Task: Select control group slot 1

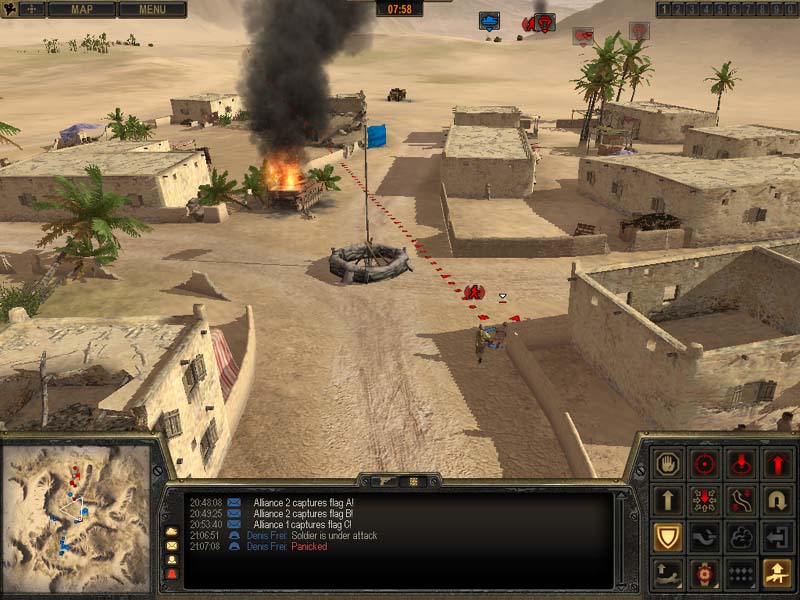Action: click(663, 9)
